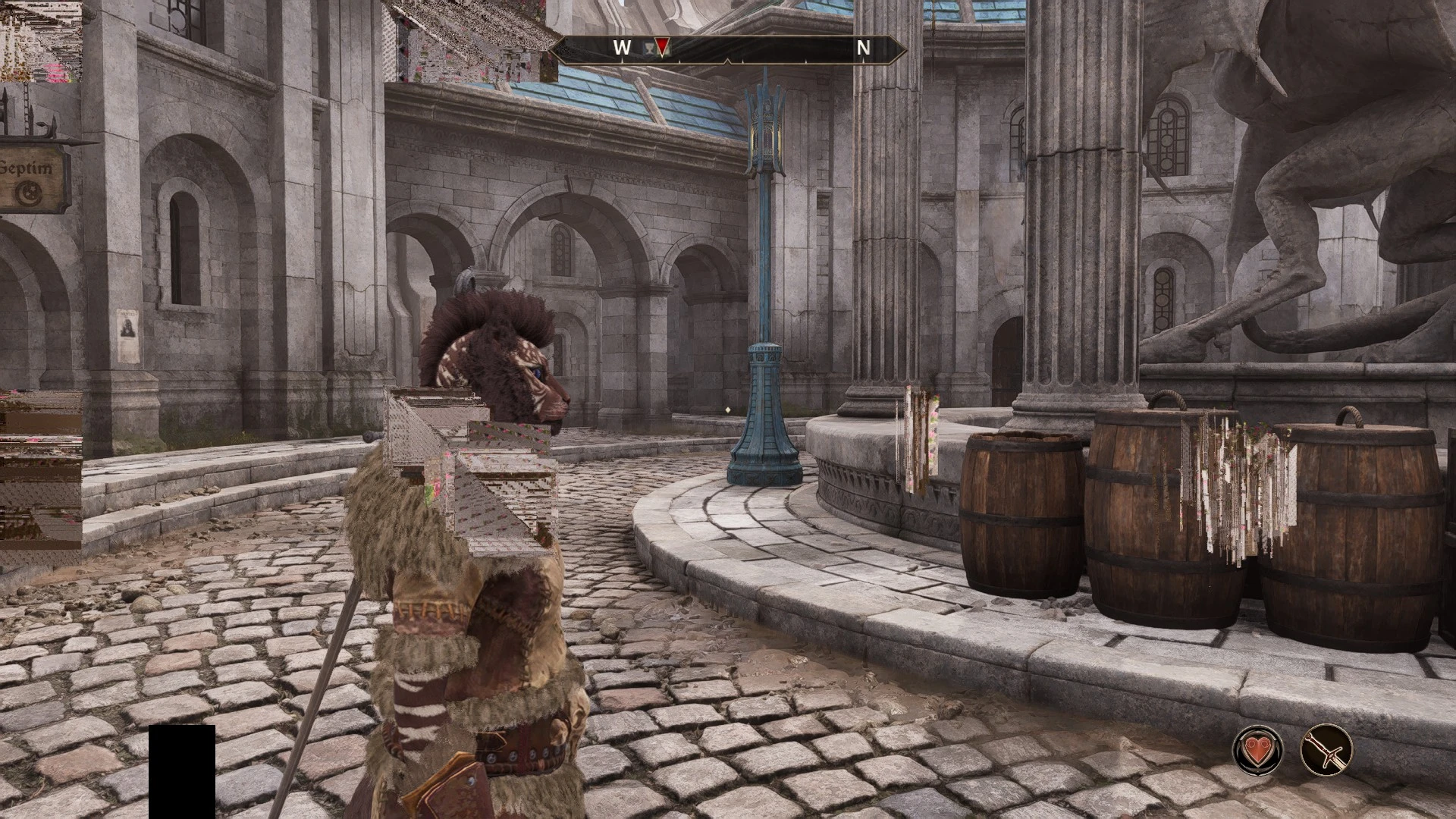Click the red quest marker on the compass
Viewport: 1456px width, 819px height.
point(662,48)
